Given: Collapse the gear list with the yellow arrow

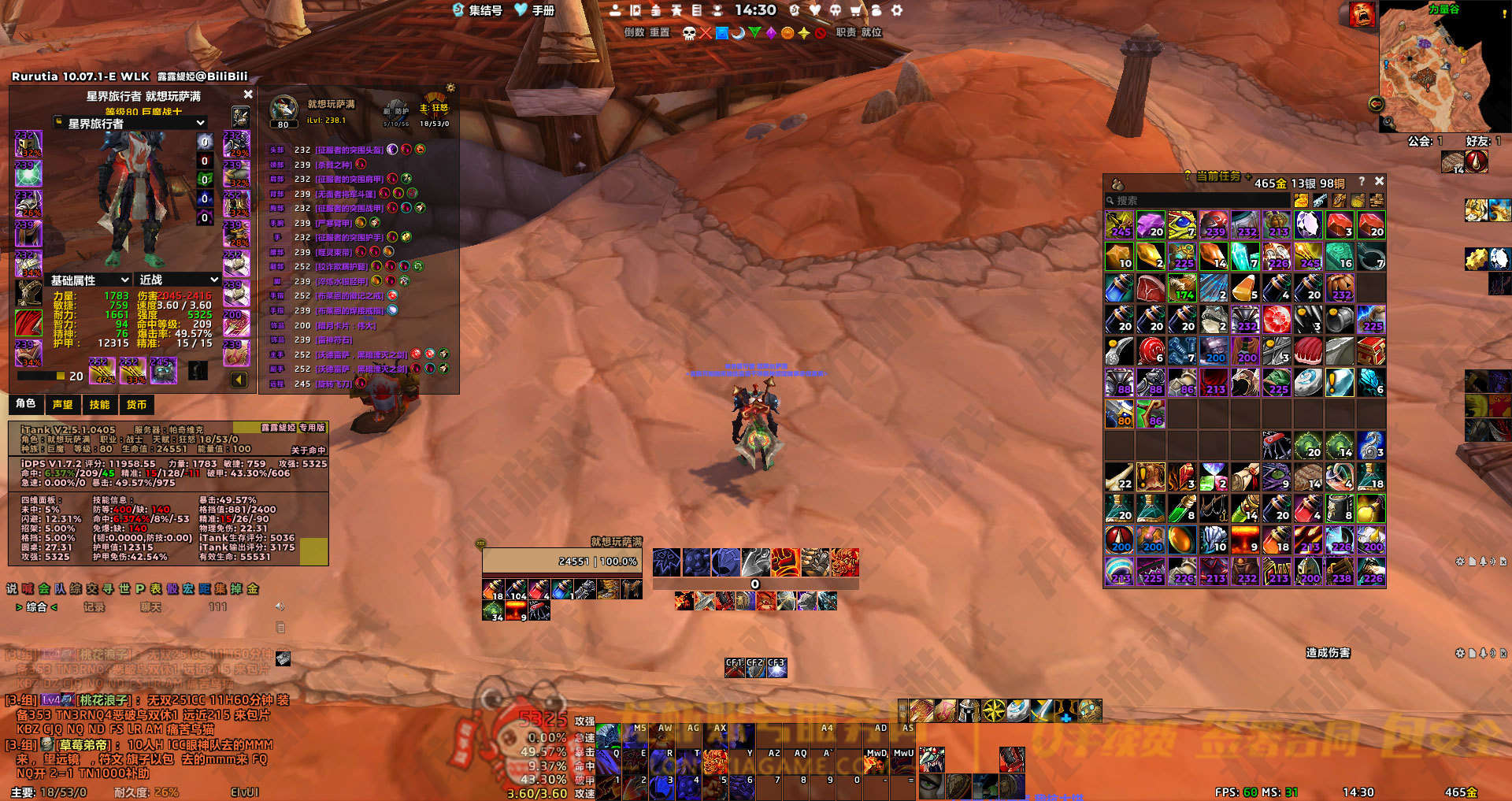Looking at the screenshot, I should click(x=239, y=380).
